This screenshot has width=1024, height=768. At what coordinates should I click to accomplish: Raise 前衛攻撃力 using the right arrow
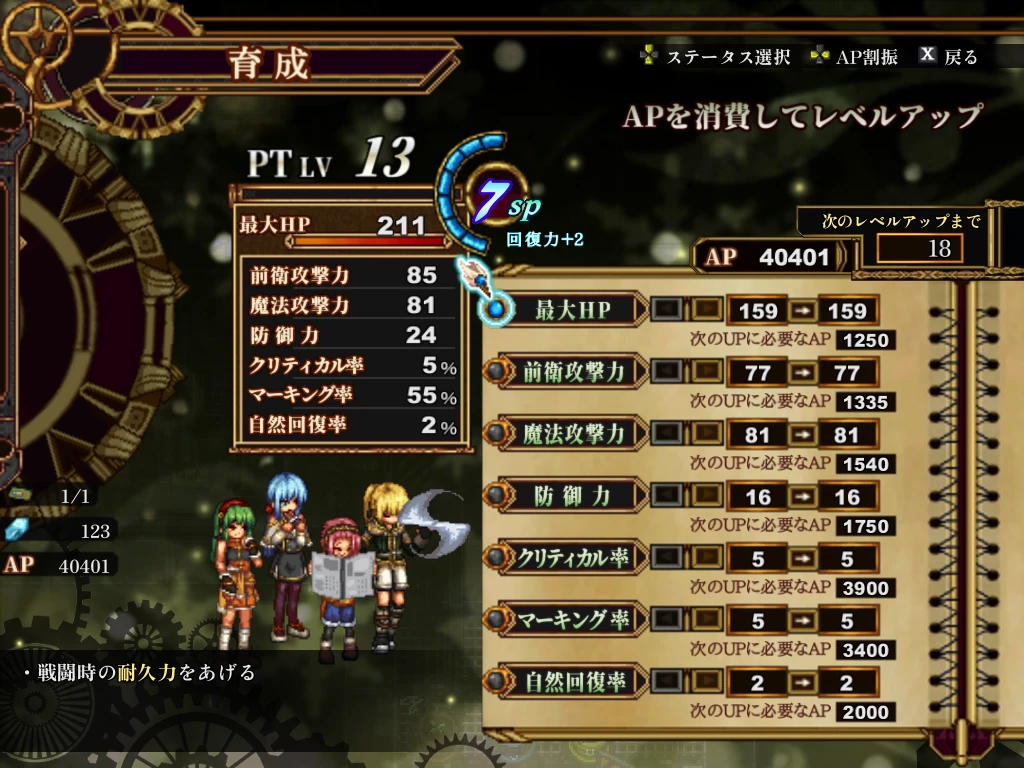(x=706, y=372)
